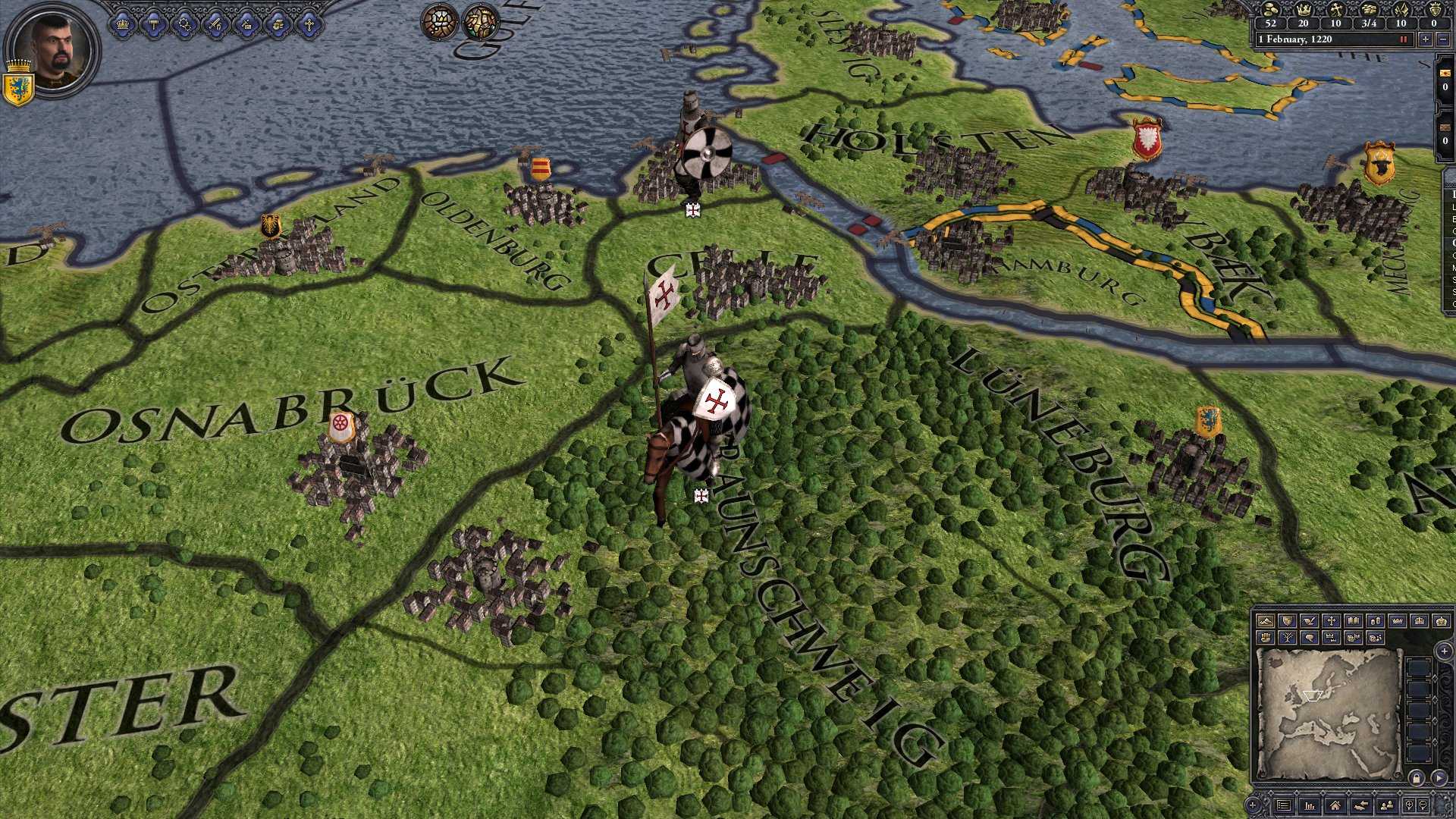Open the Council screen with the crown icon
The width and height of the screenshot is (1456, 819).
pos(124,23)
